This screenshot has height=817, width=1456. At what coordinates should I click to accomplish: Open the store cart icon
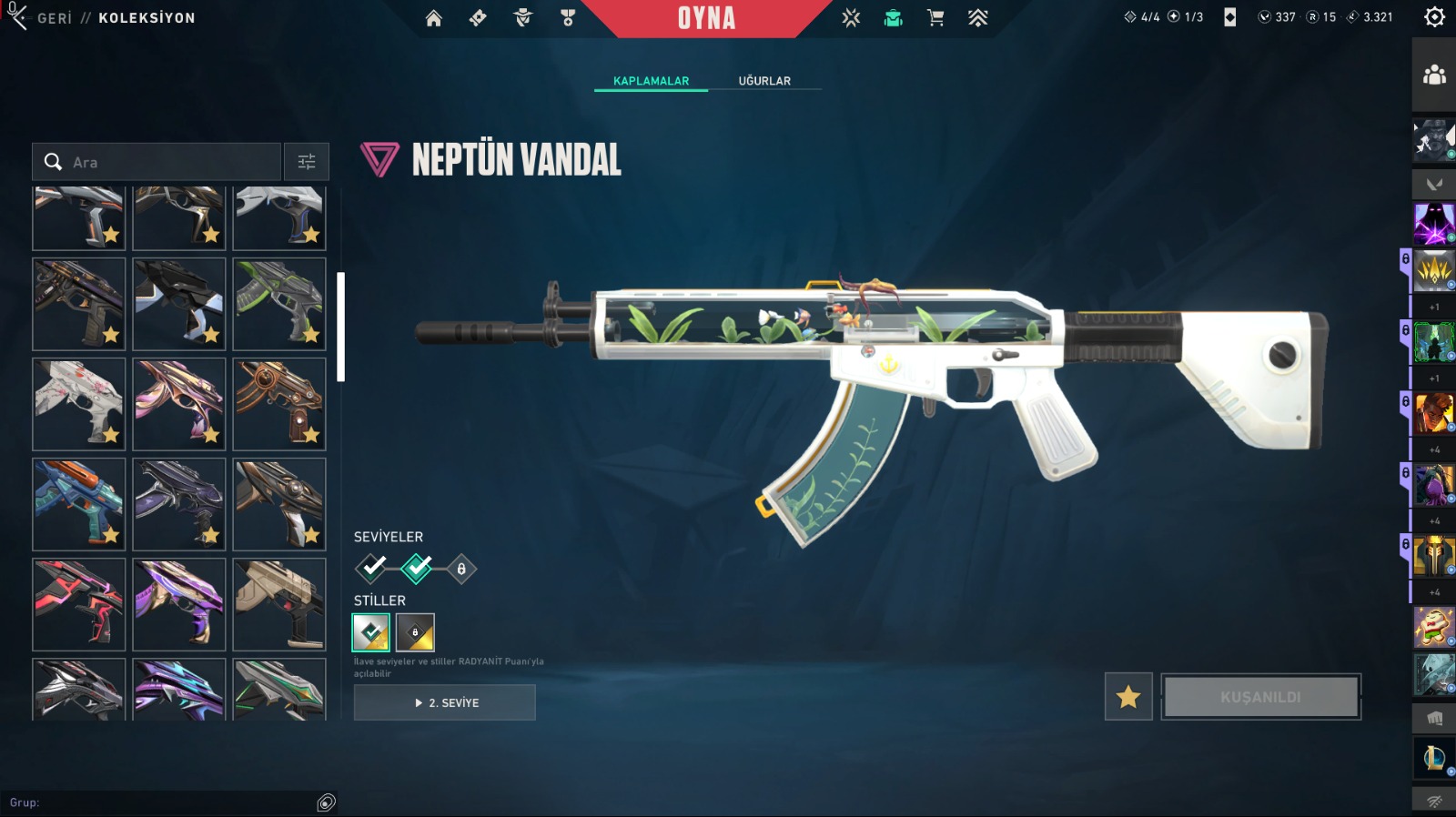pos(935,18)
